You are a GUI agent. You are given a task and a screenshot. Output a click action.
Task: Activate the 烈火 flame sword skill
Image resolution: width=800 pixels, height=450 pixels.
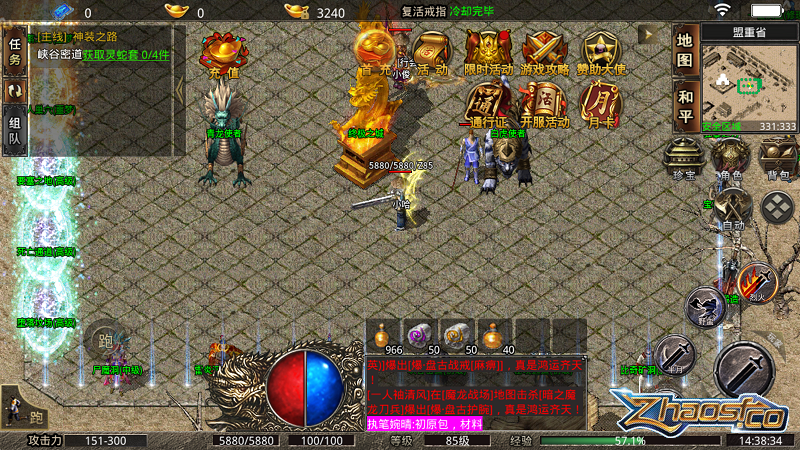[757, 283]
